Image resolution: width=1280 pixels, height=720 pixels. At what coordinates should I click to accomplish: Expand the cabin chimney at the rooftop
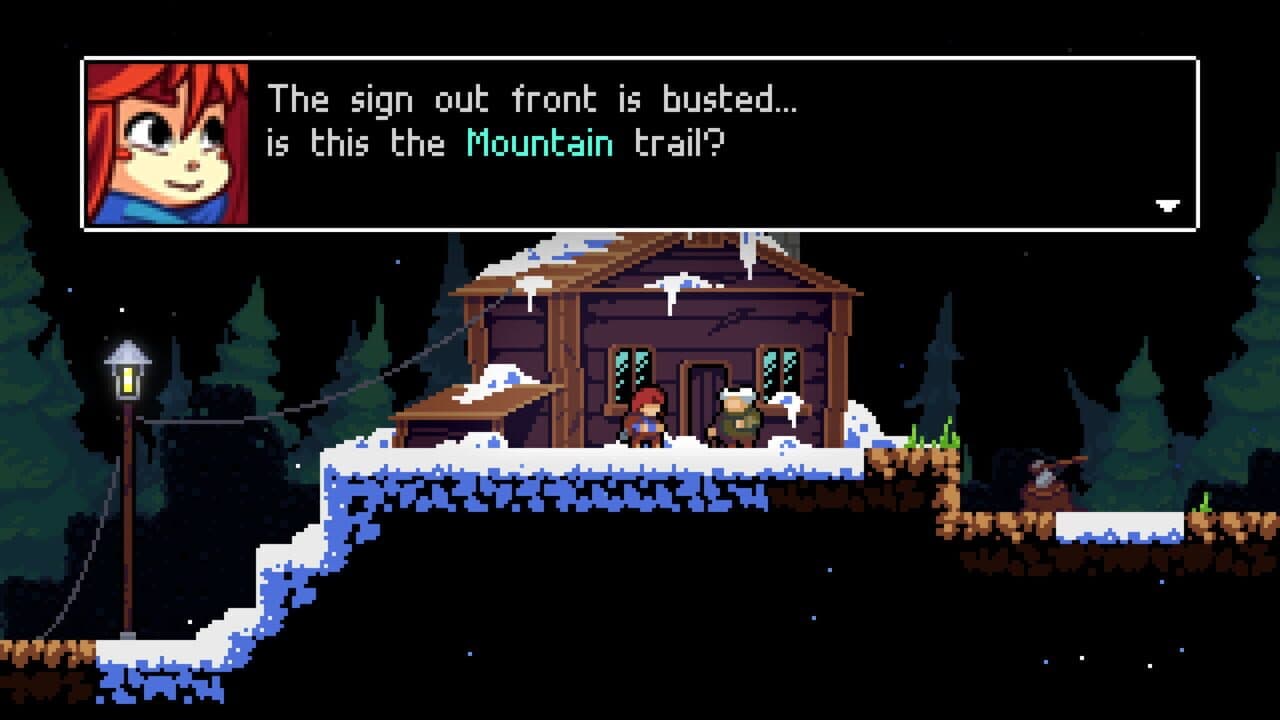(790, 243)
